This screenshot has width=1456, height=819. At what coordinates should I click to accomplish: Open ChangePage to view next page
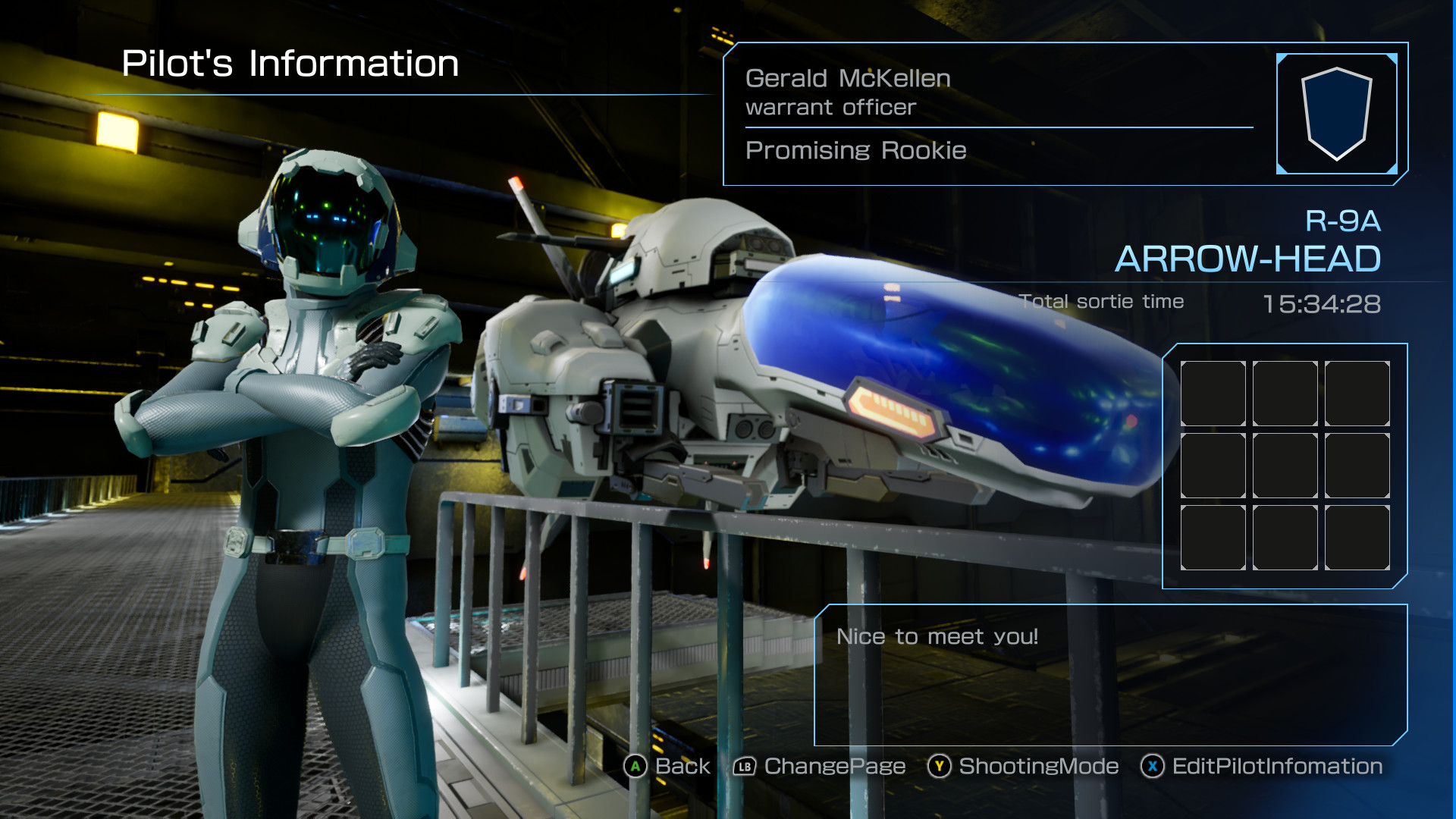coord(833,767)
